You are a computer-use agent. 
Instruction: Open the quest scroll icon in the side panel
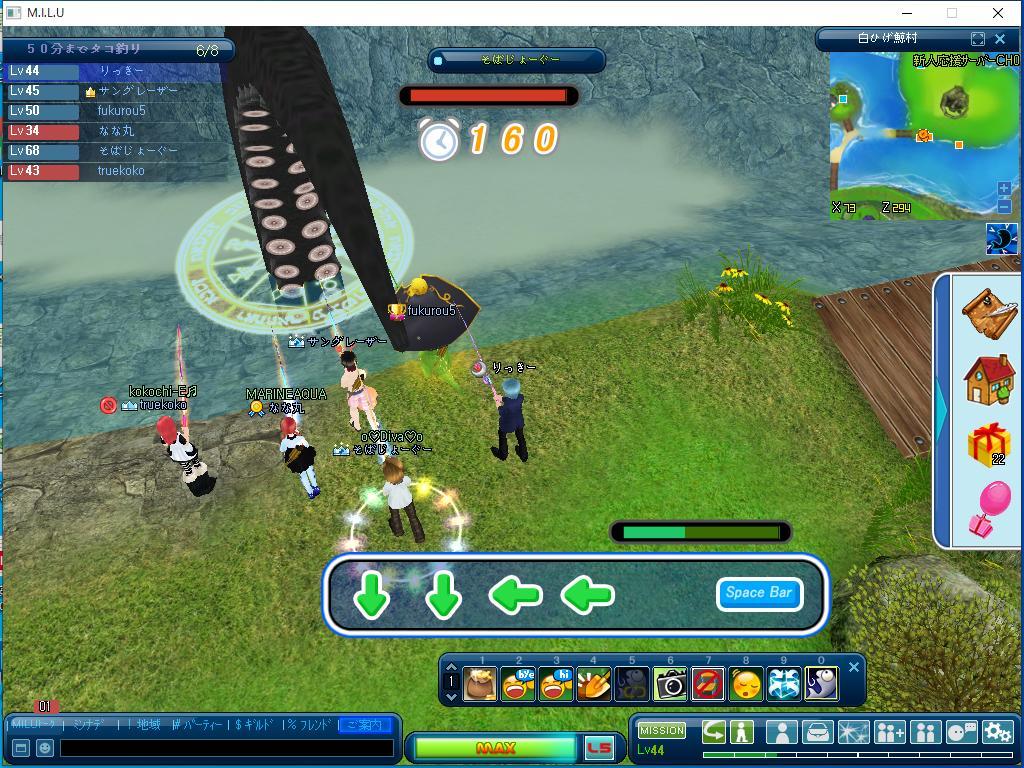pos(989,314)
